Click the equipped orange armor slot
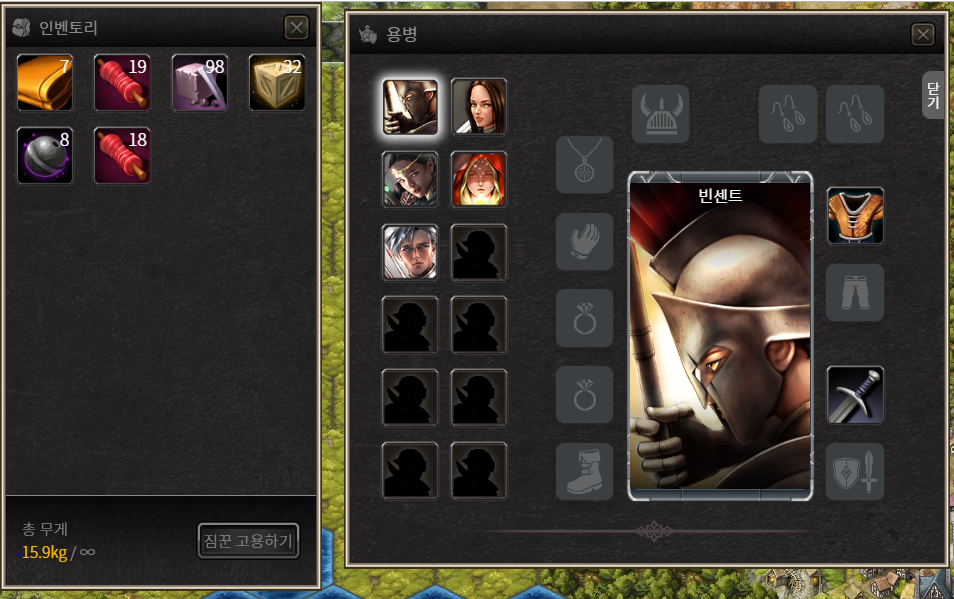Screen dimensions: 954x599 coord(855,216)
